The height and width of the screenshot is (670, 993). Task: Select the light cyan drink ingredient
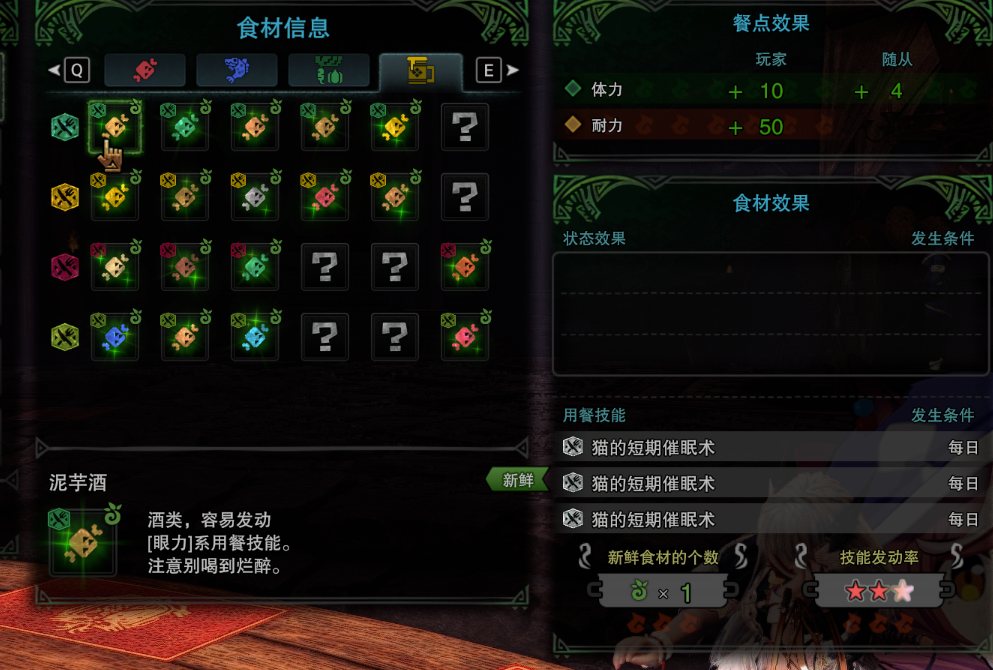(x=255, y=337)
